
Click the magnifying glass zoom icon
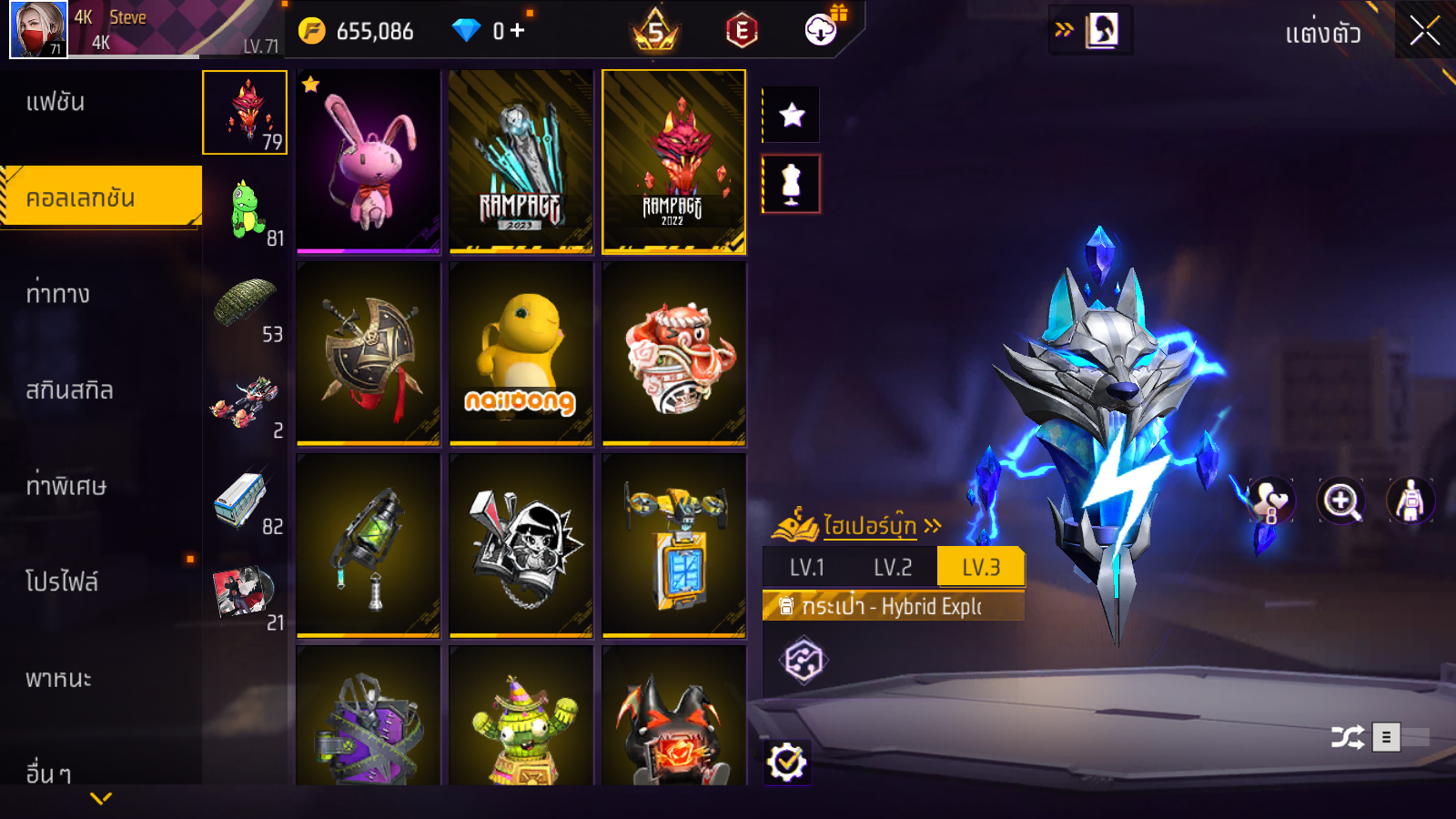(x=1341, y=500)
